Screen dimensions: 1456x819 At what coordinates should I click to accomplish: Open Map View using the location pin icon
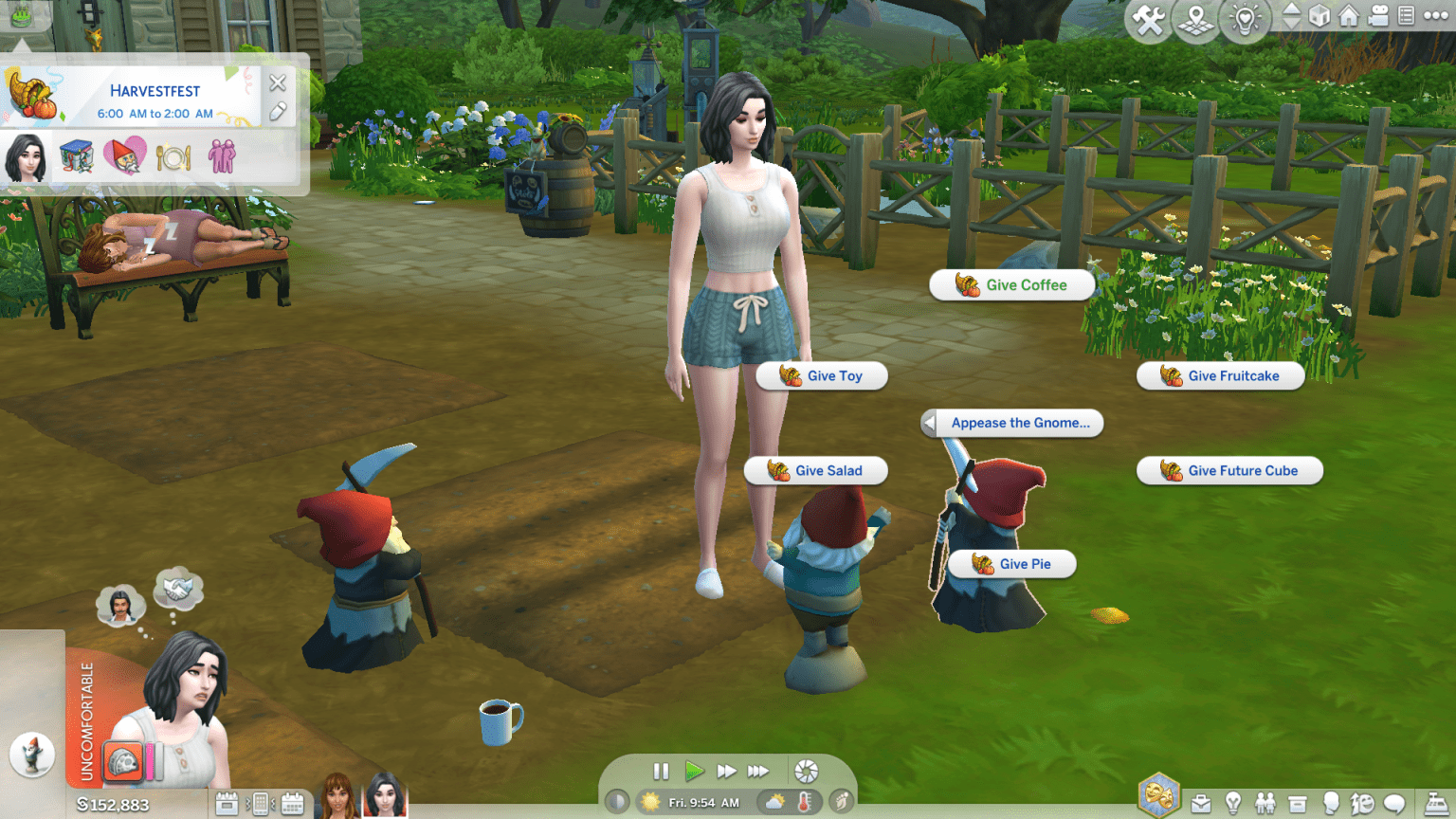coord(1195,19)
